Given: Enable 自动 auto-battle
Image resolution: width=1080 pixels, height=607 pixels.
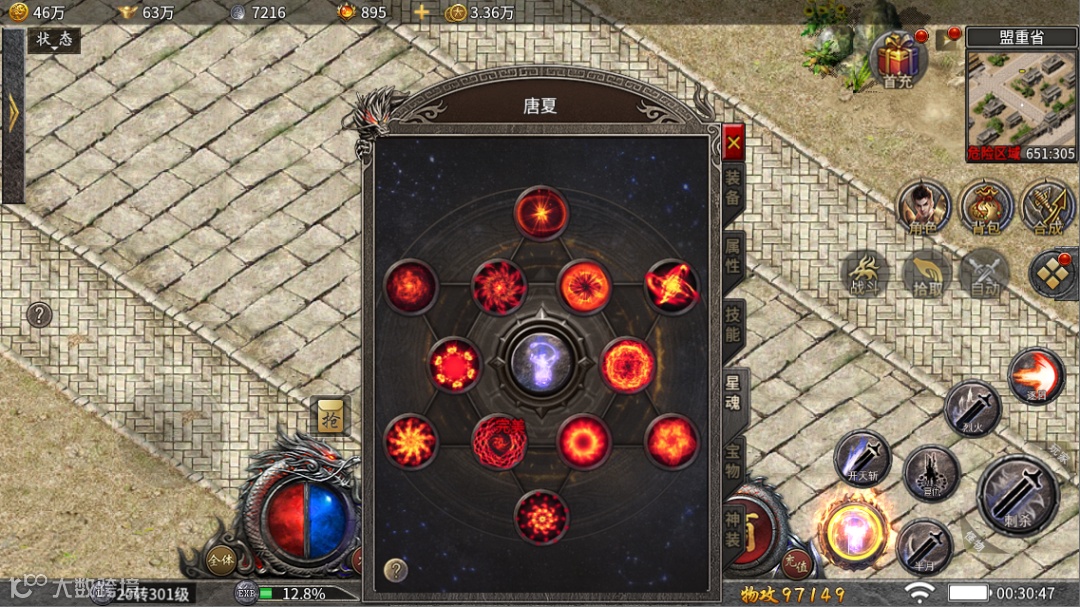Looking at the screenshot, I should (985, 274).
